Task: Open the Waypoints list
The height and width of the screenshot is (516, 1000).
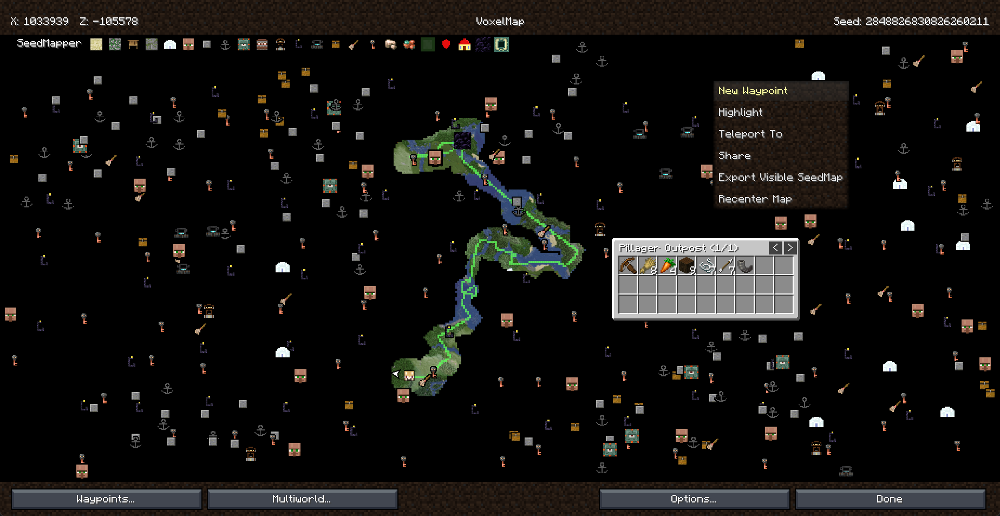Action: pos(106,498)
